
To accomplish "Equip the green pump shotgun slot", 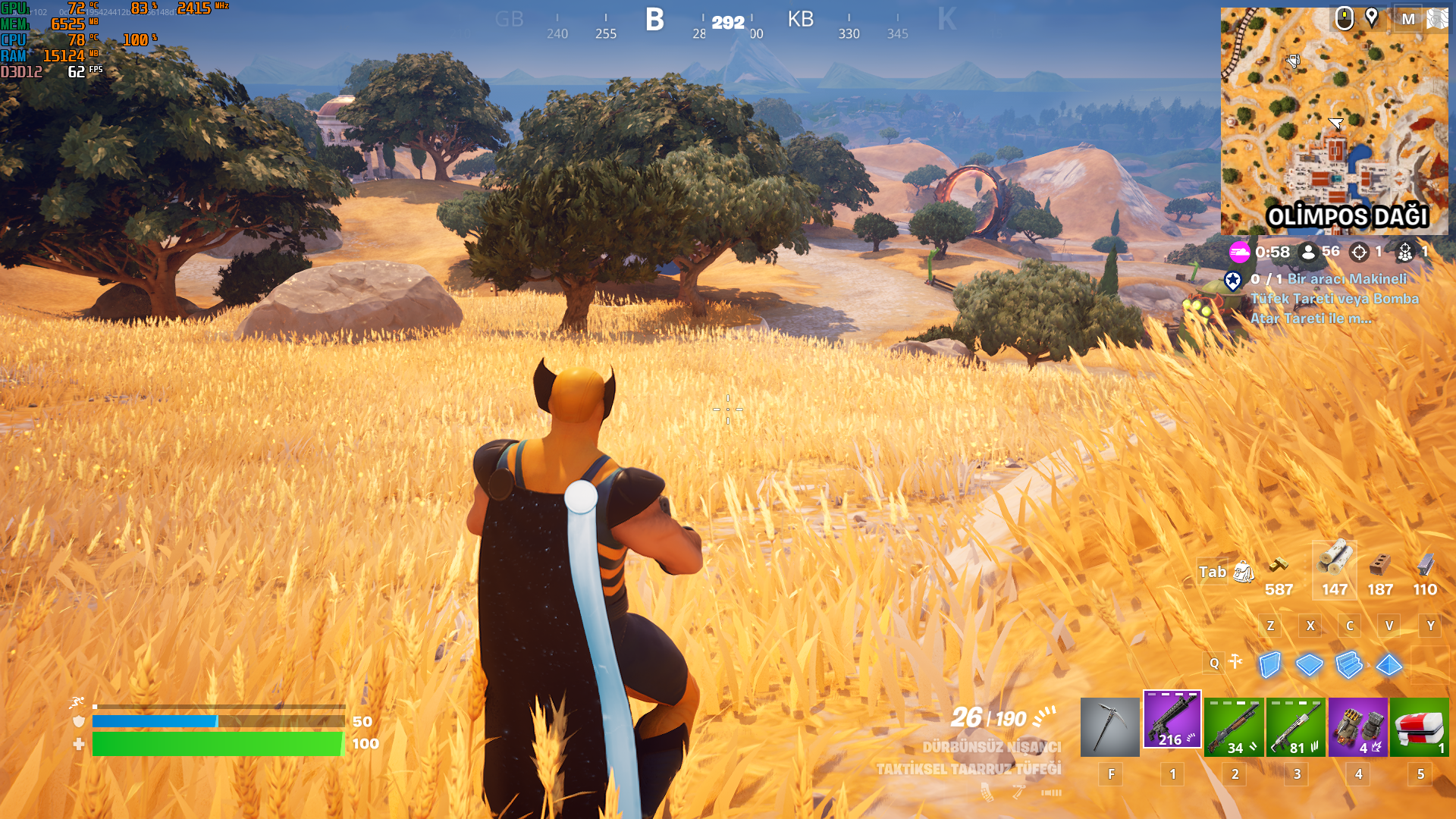I will tap(1234, 727).
